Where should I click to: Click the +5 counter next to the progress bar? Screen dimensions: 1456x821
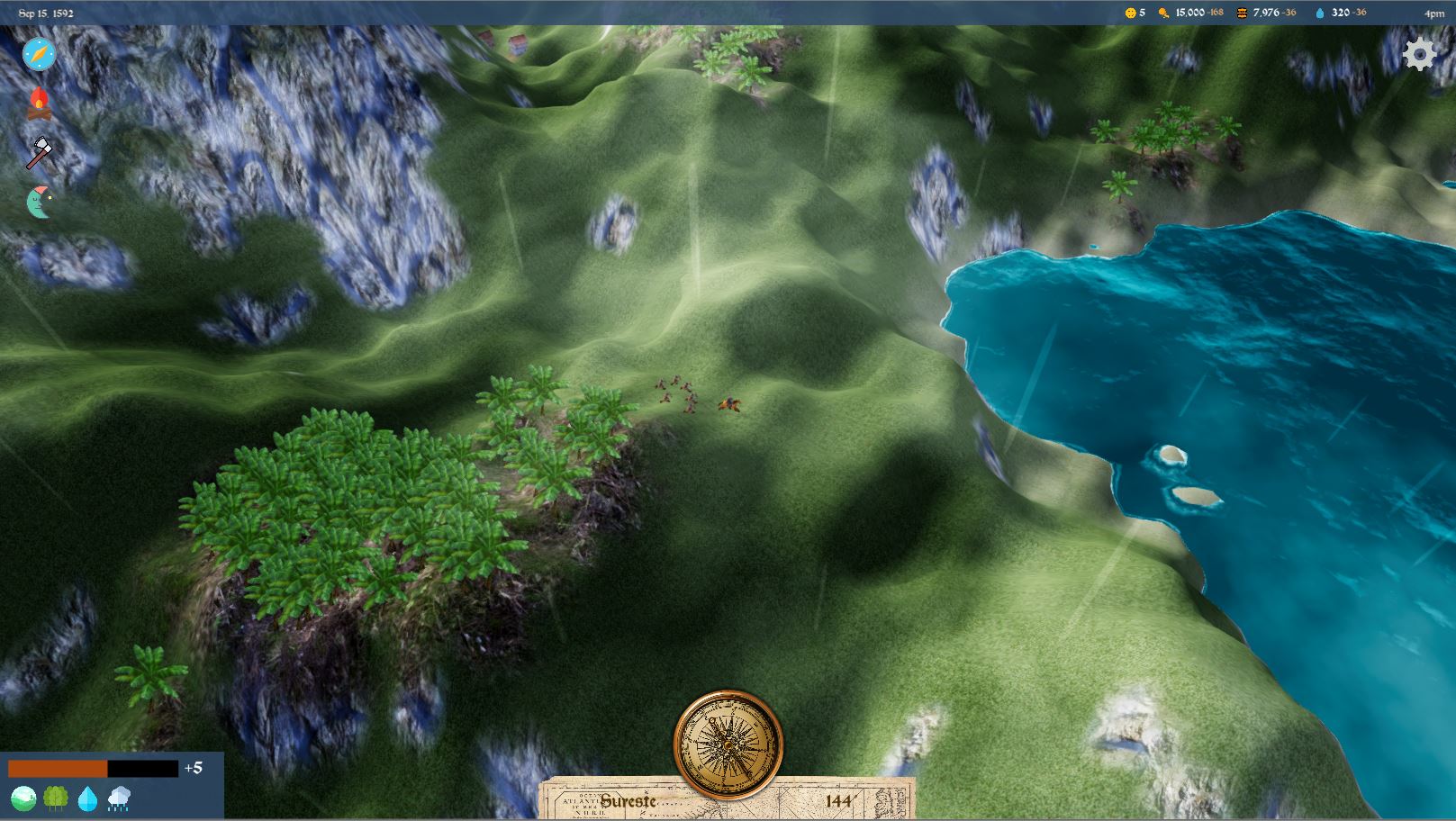[193, 768]
